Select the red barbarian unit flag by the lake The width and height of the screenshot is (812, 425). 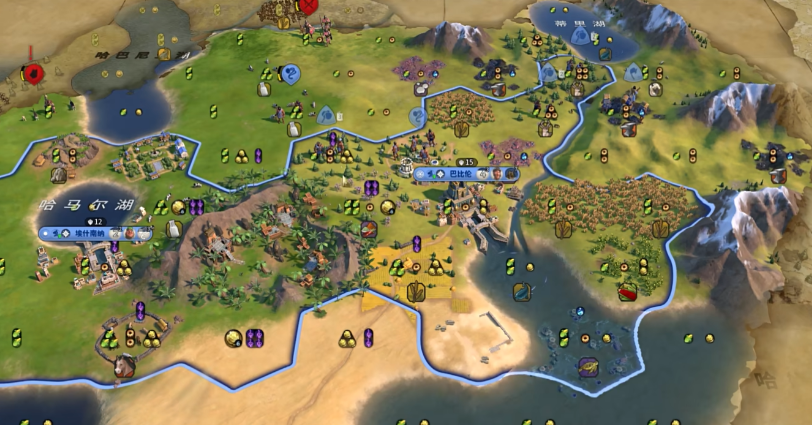coord(35,73)
